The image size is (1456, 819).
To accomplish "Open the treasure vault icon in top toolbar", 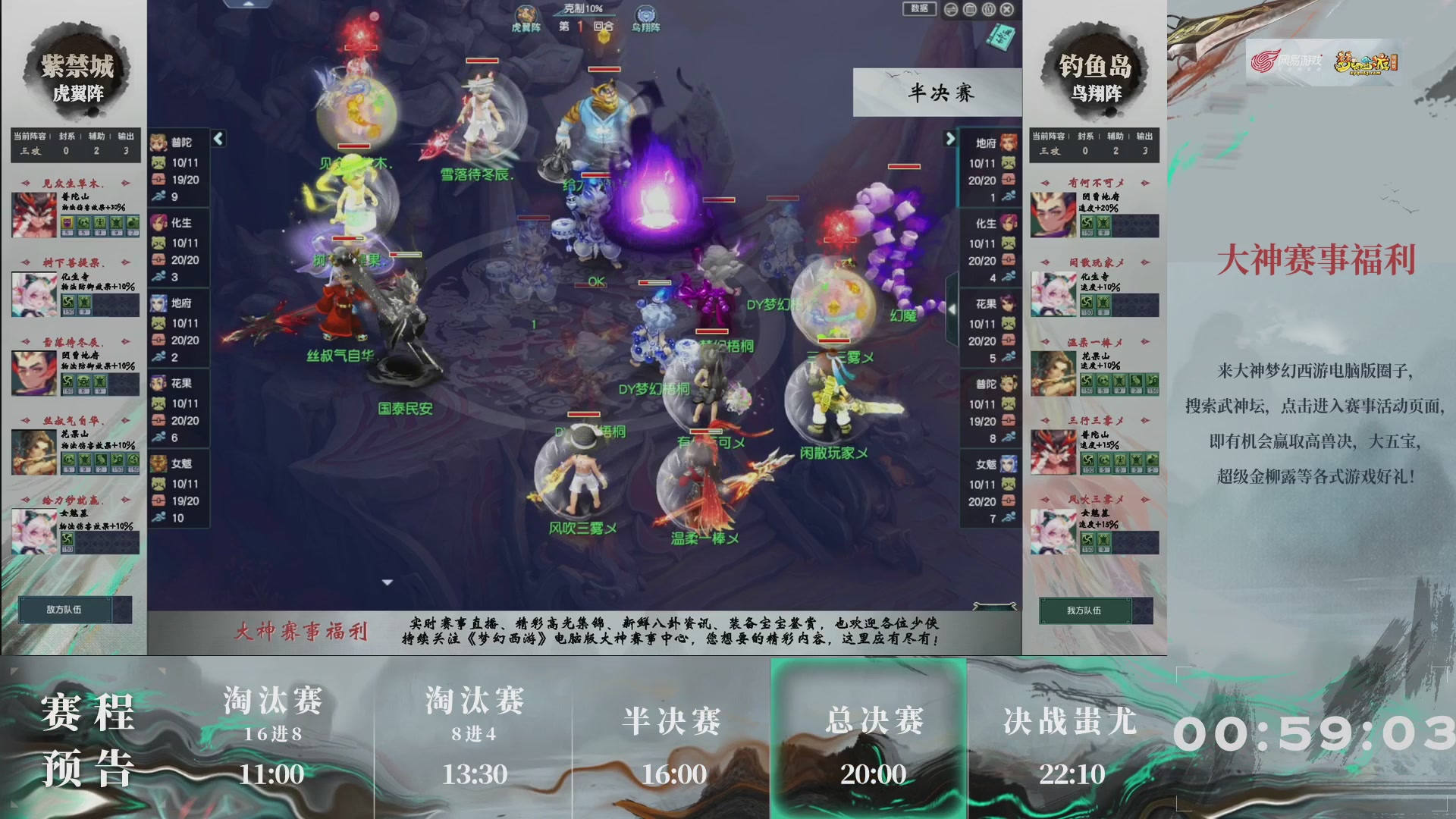I will click(x=969, y=9).
